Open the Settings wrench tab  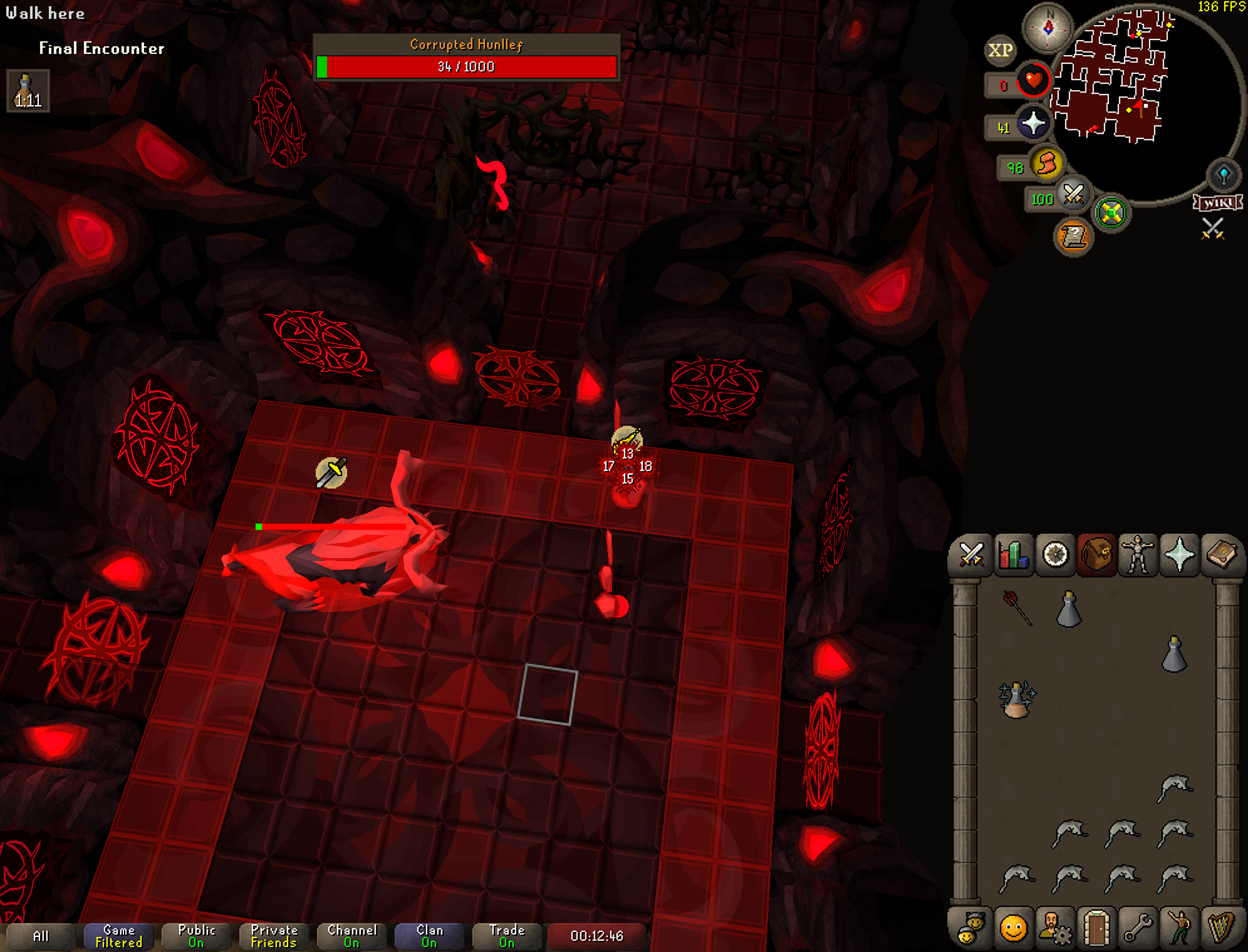(x=1138, y=928)
